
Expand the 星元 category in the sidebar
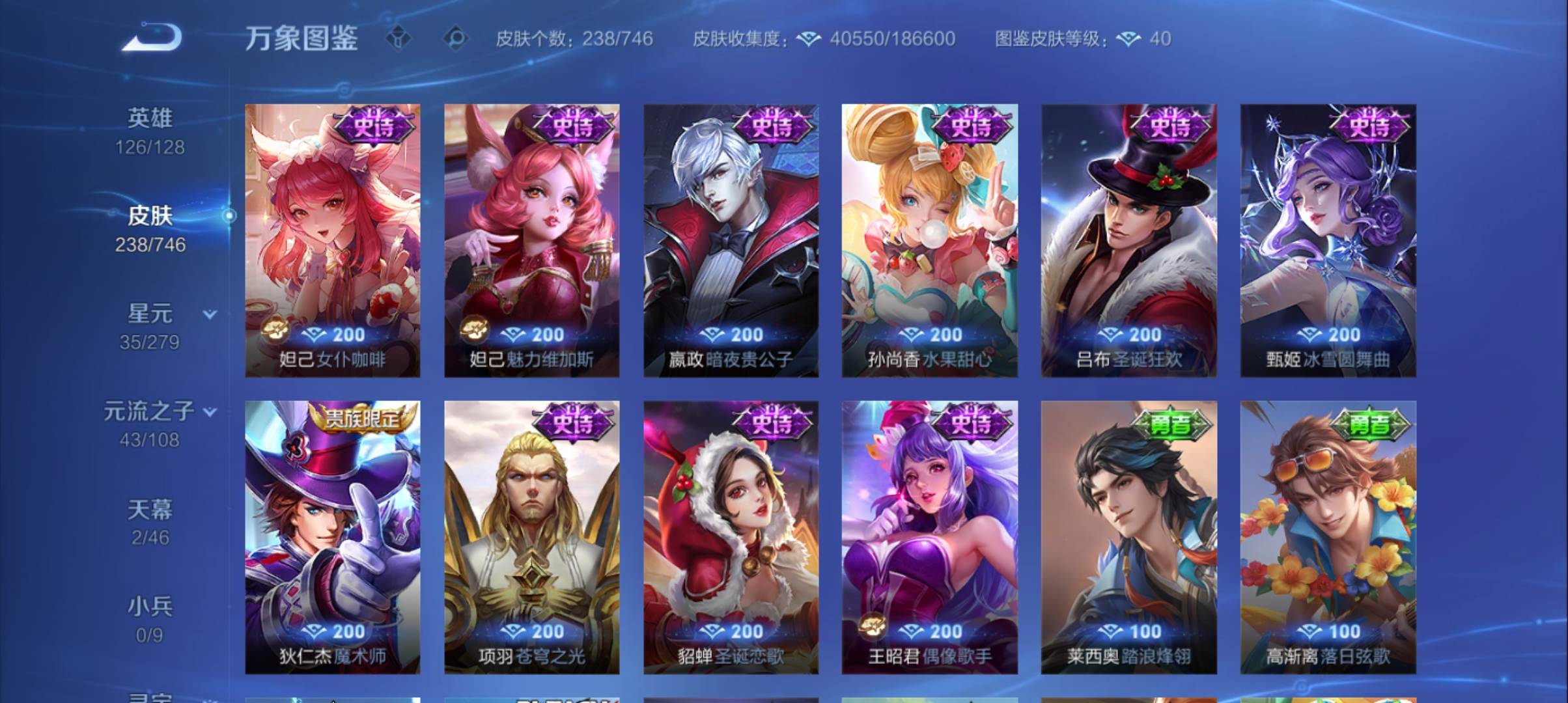[208, 313]
